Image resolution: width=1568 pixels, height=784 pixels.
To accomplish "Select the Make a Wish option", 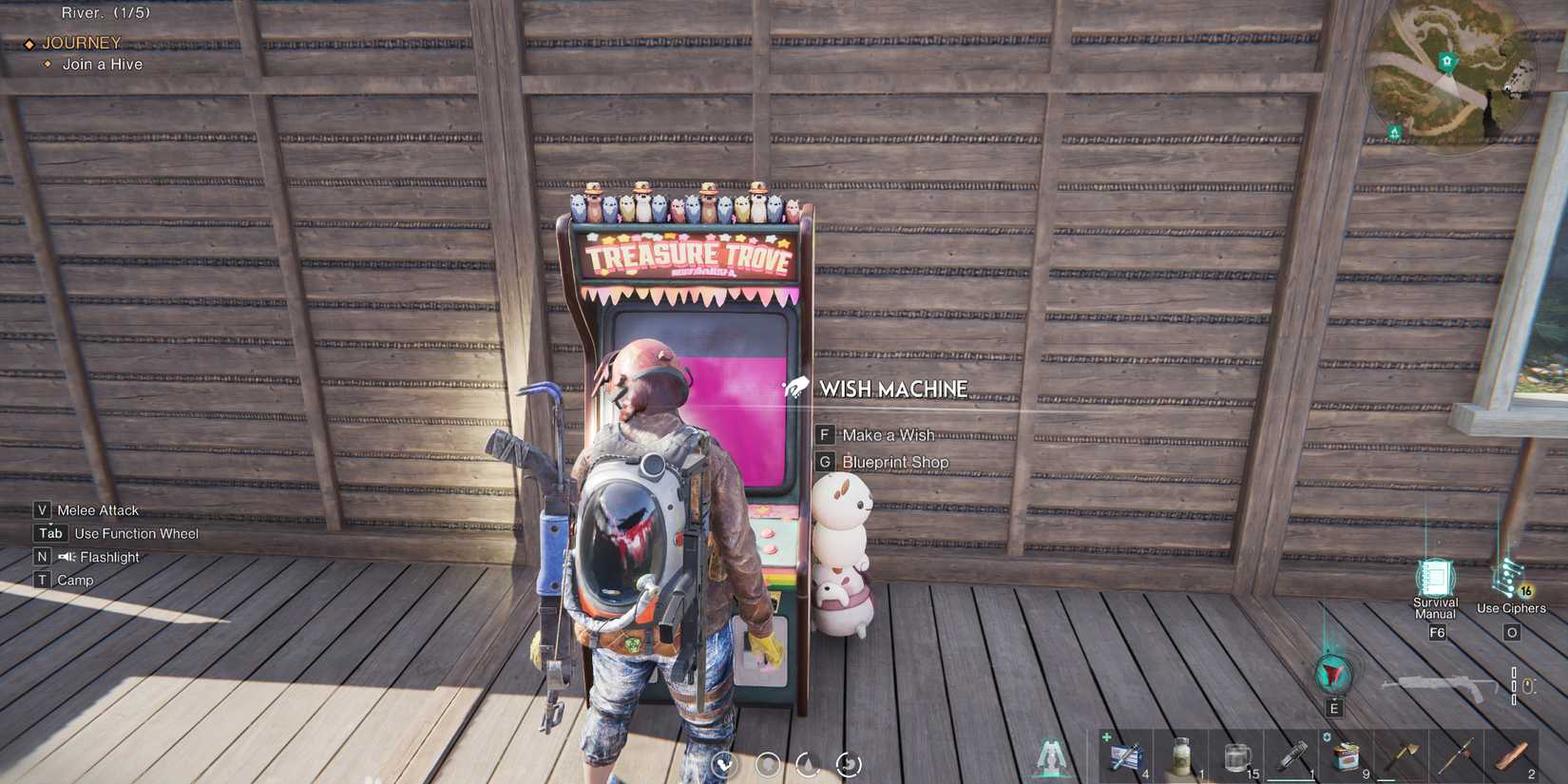I will 889,434.
